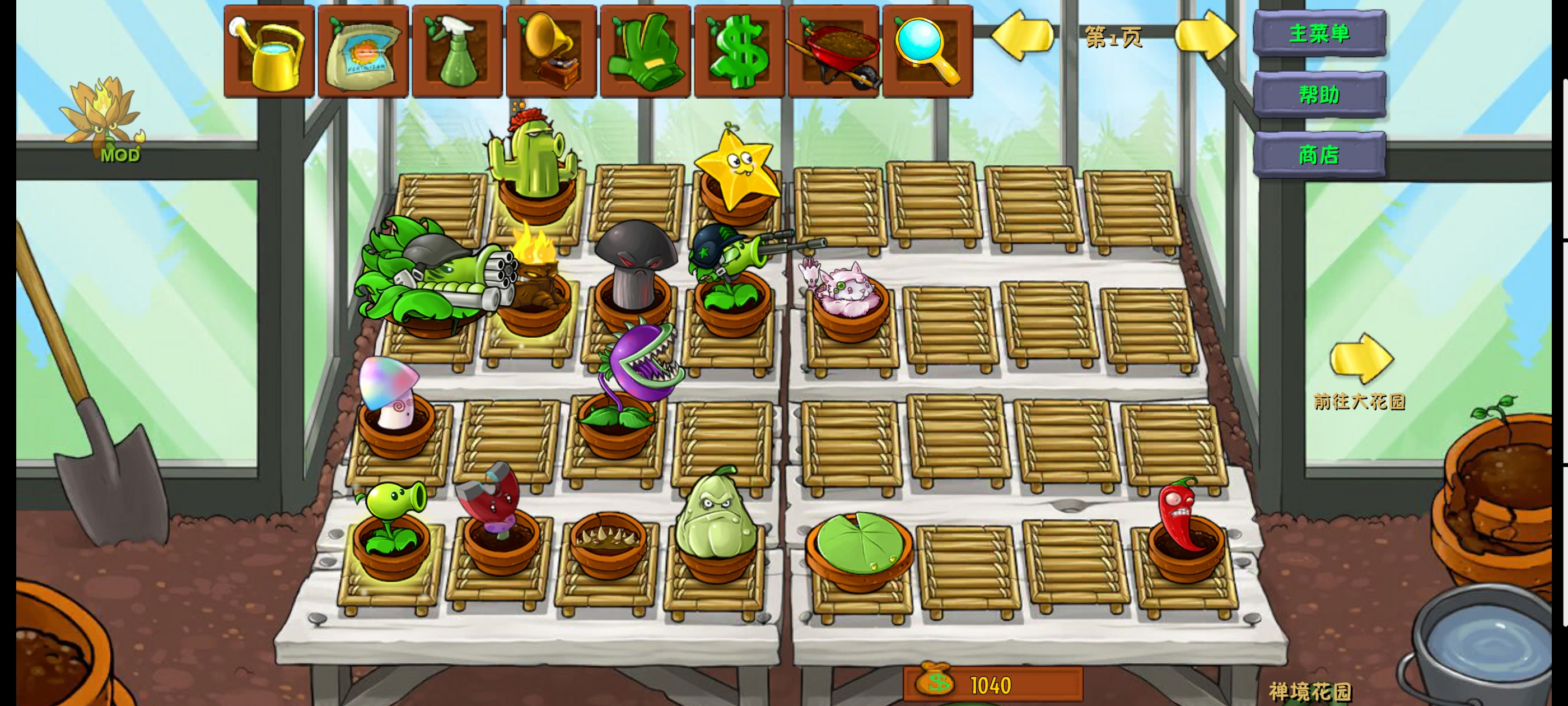Select the watering can tool
The height and width of the screenshot is (706, 1568).
click(x=269, y=52)
